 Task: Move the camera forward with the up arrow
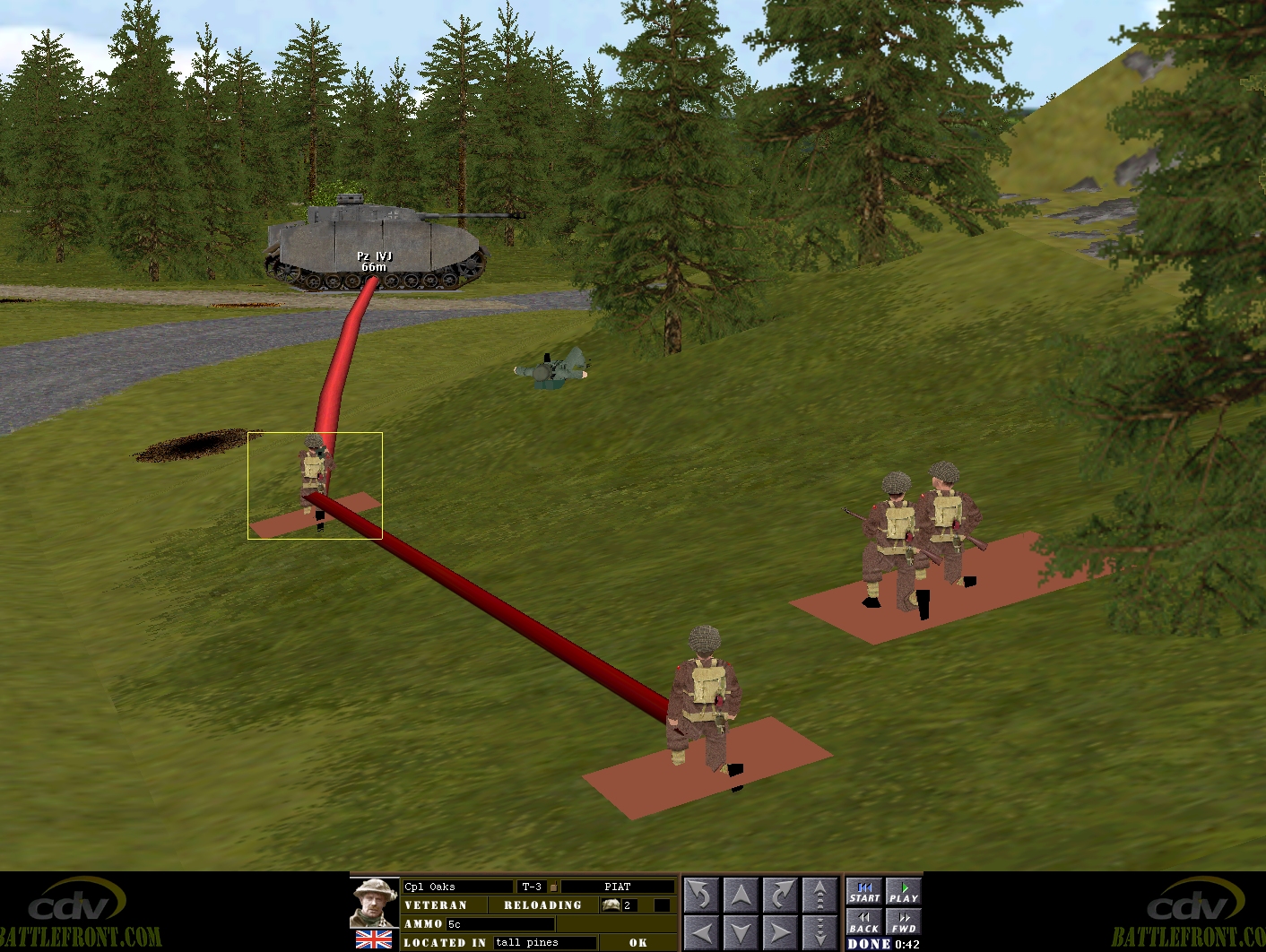tap(741, 895)
